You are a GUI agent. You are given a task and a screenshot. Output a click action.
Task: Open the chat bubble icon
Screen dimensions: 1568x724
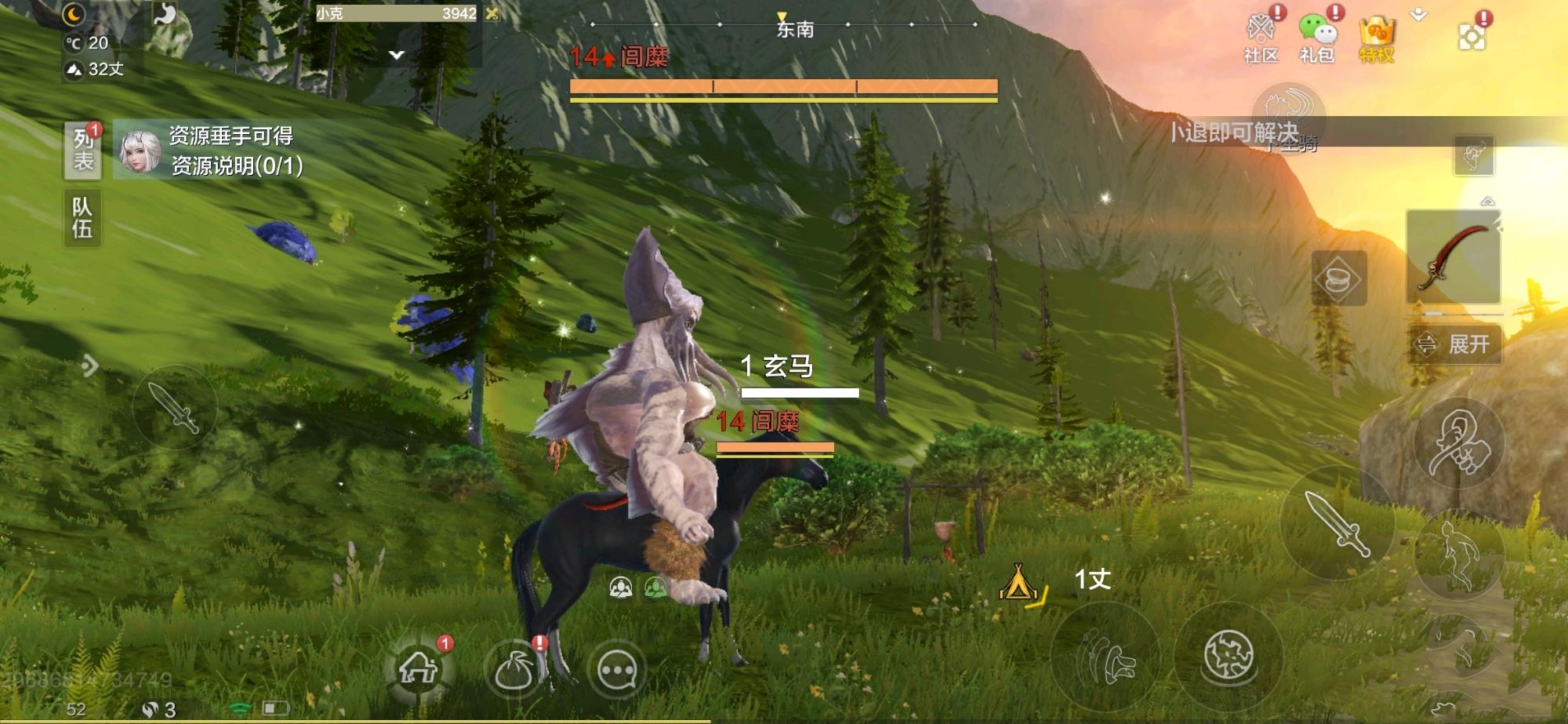click(617, 671)
